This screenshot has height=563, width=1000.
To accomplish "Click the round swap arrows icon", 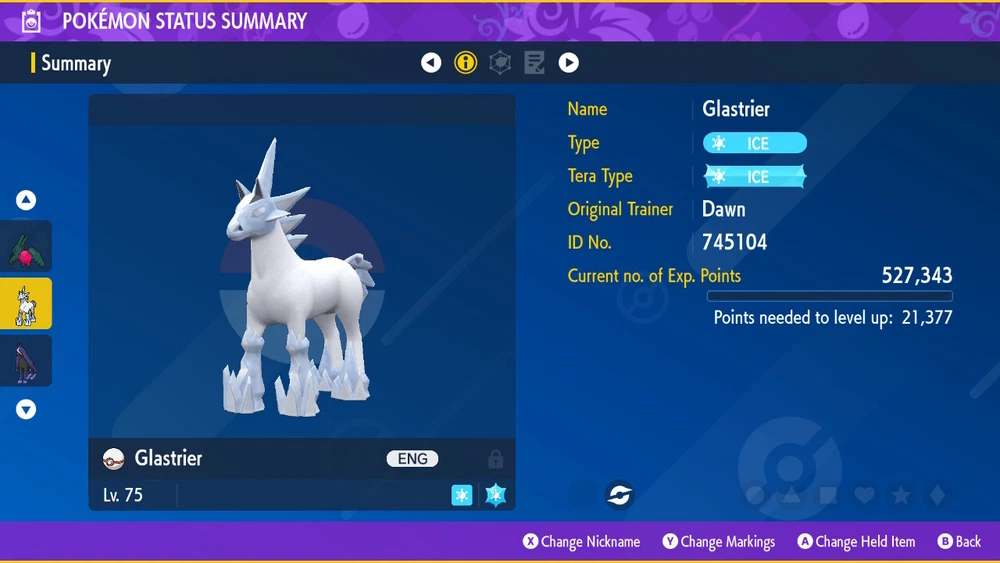I will (619, 494).
